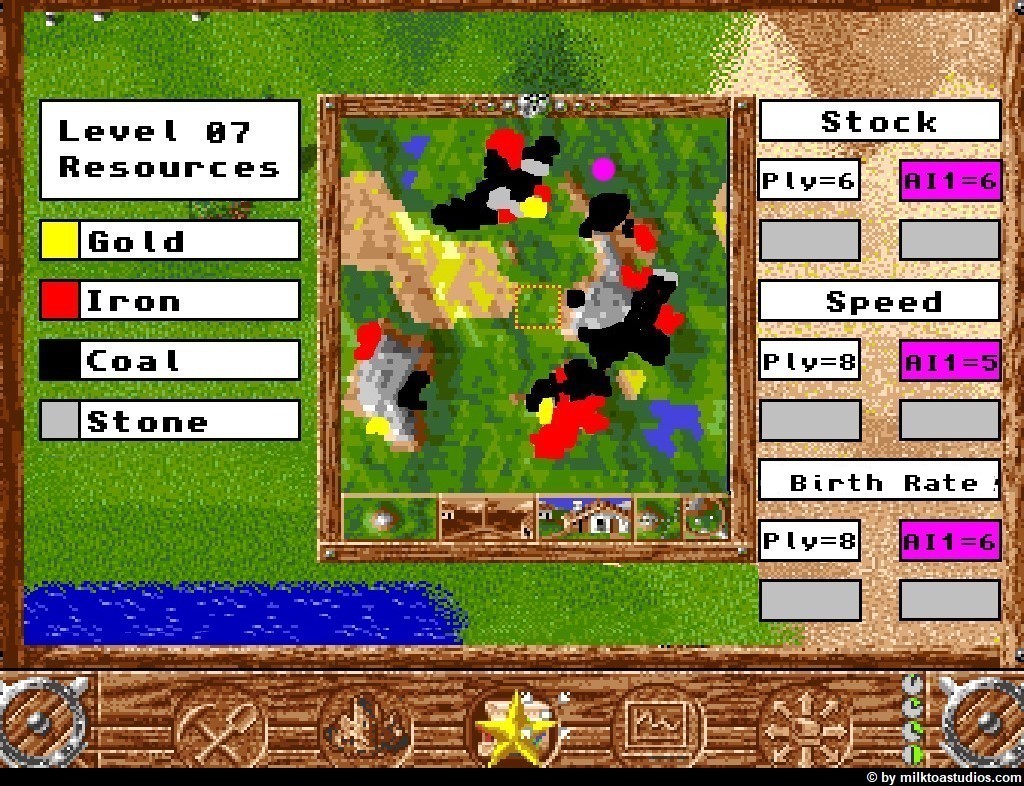Screen dimensions: 1024x786
Task: Select the AI1=6 stock setting
Action: [949, 180]
